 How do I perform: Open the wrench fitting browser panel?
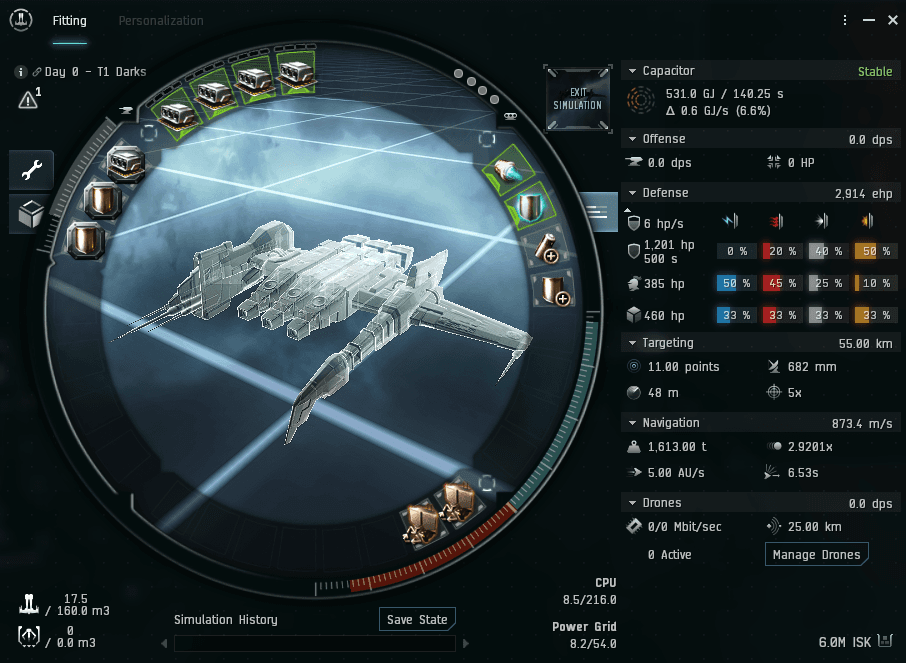[31, 171]
